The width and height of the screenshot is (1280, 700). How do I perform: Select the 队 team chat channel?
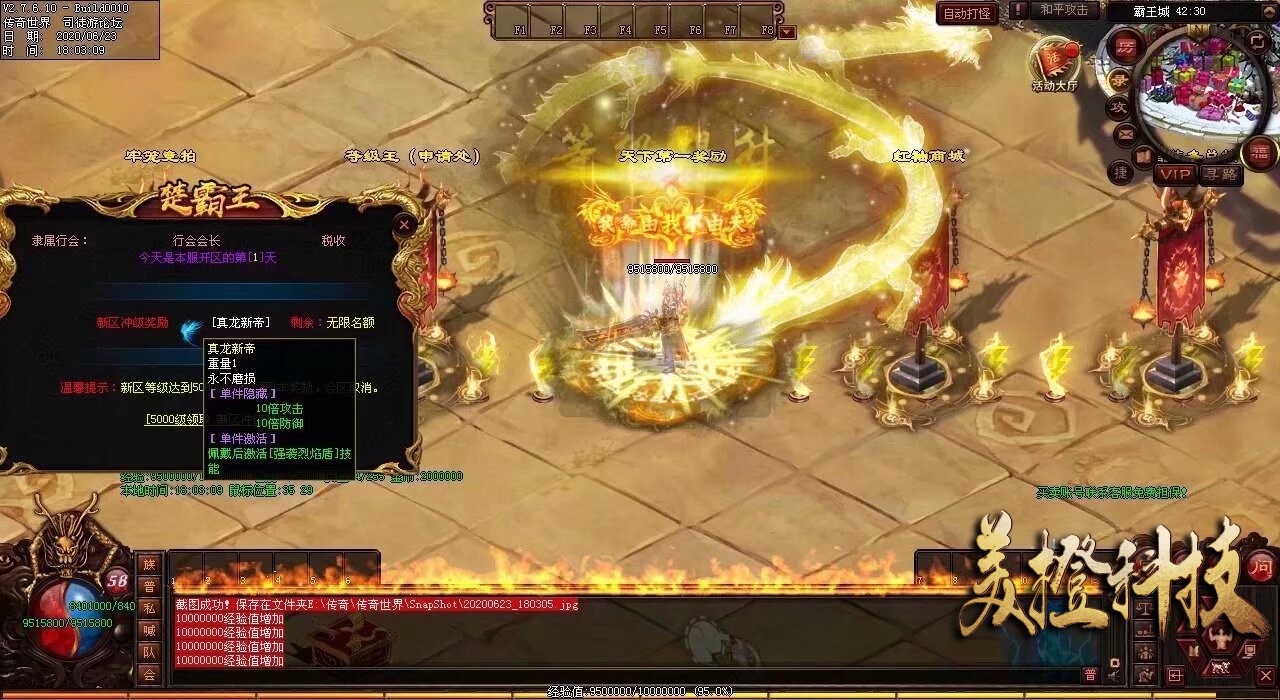[149, 652]
